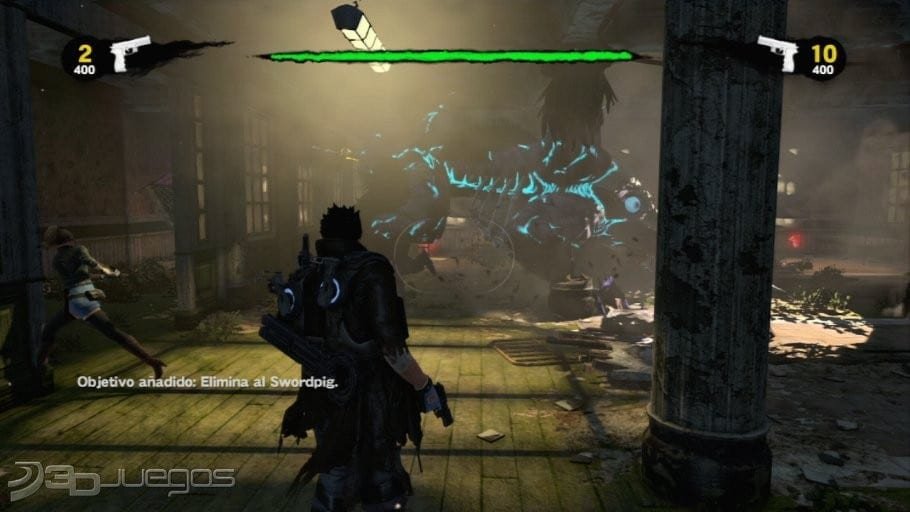Click the 3DJuegos watermark logo
910x512 pixels.
tap(120, 480)
